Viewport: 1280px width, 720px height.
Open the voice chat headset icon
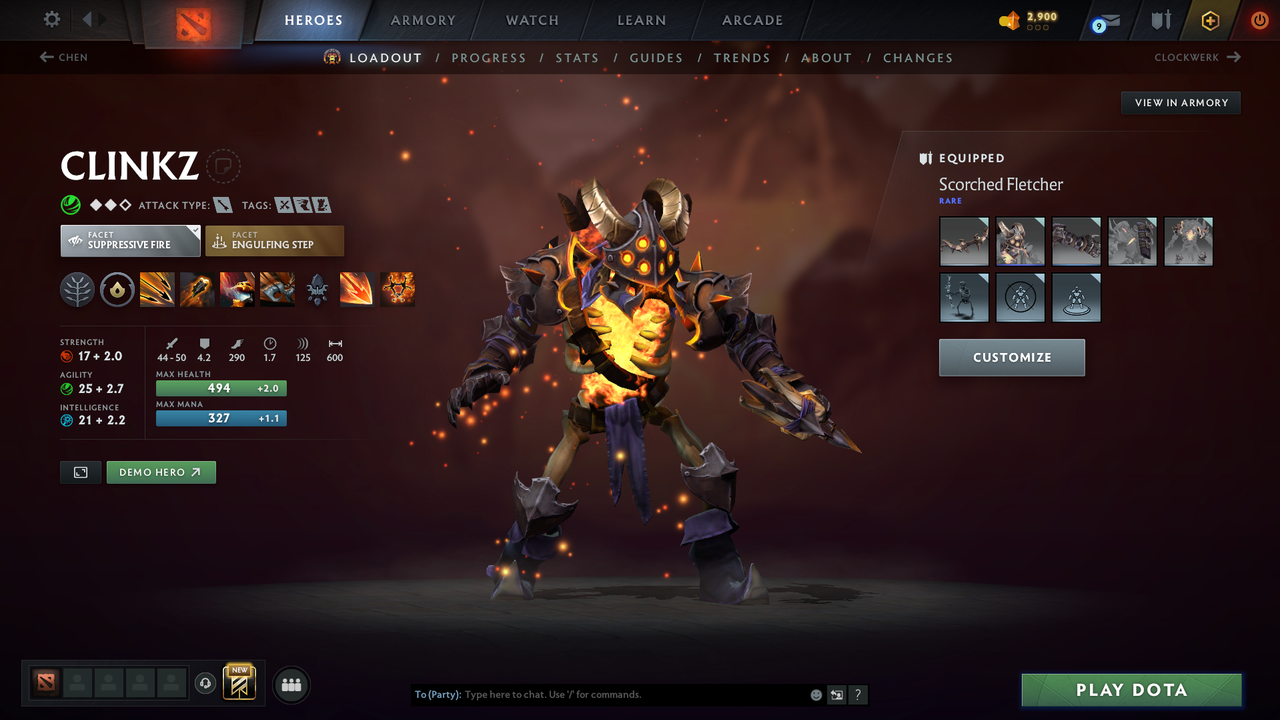[206, 683]
